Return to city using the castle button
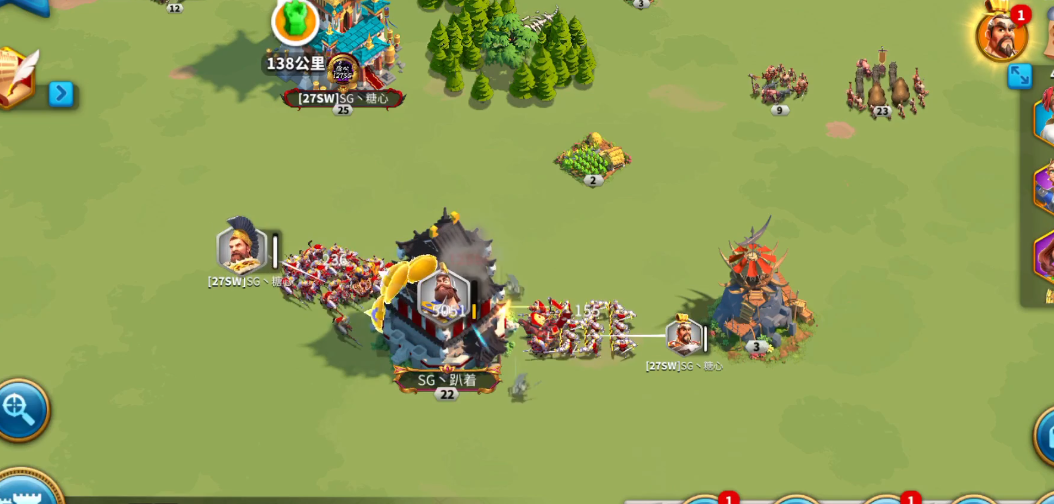Image resolution: width=1054 pixels, height=504 pixels. tap(25, 492)
